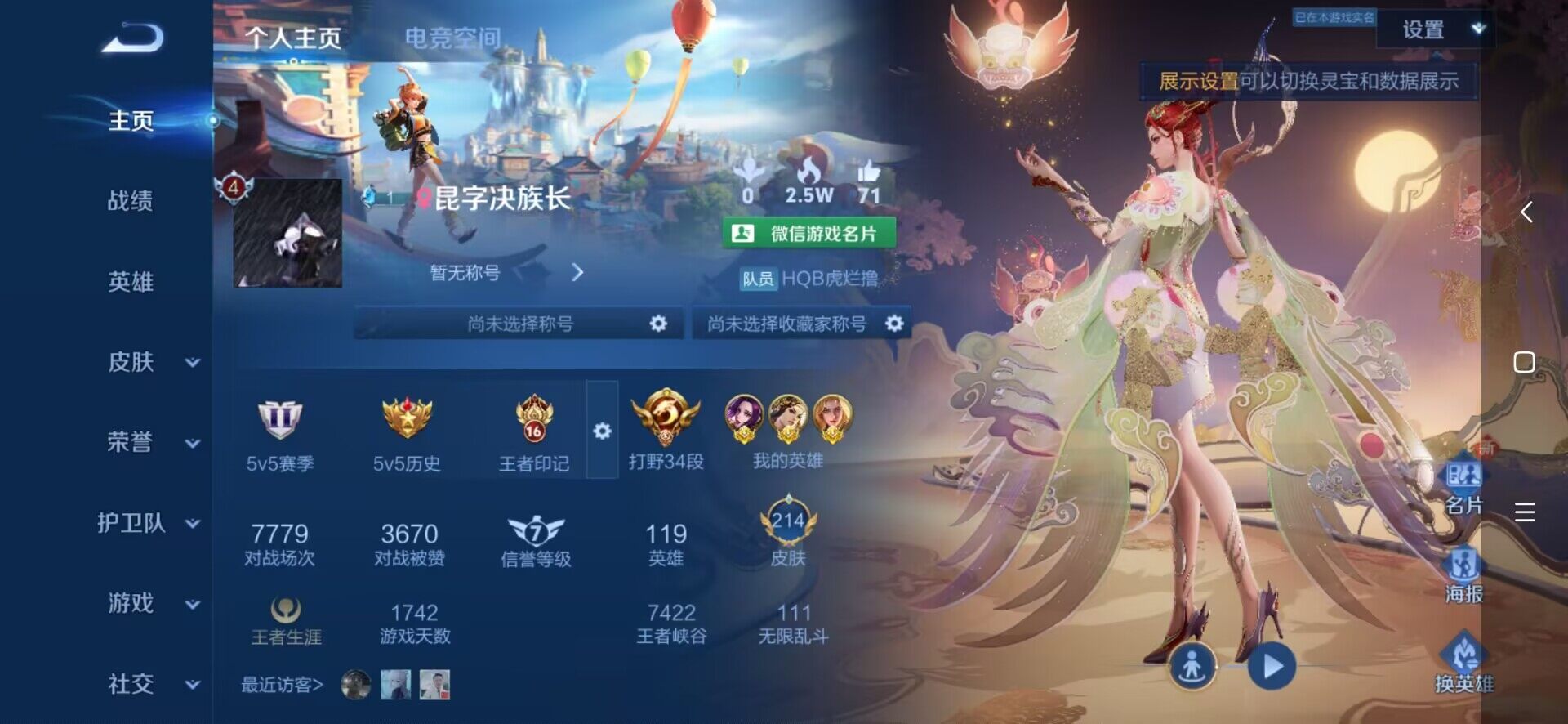Image resolution: width=1568 pixels, height=724 pixels.
Task: Open the 微信游戏名片 green button
Action: click(808, 234)
